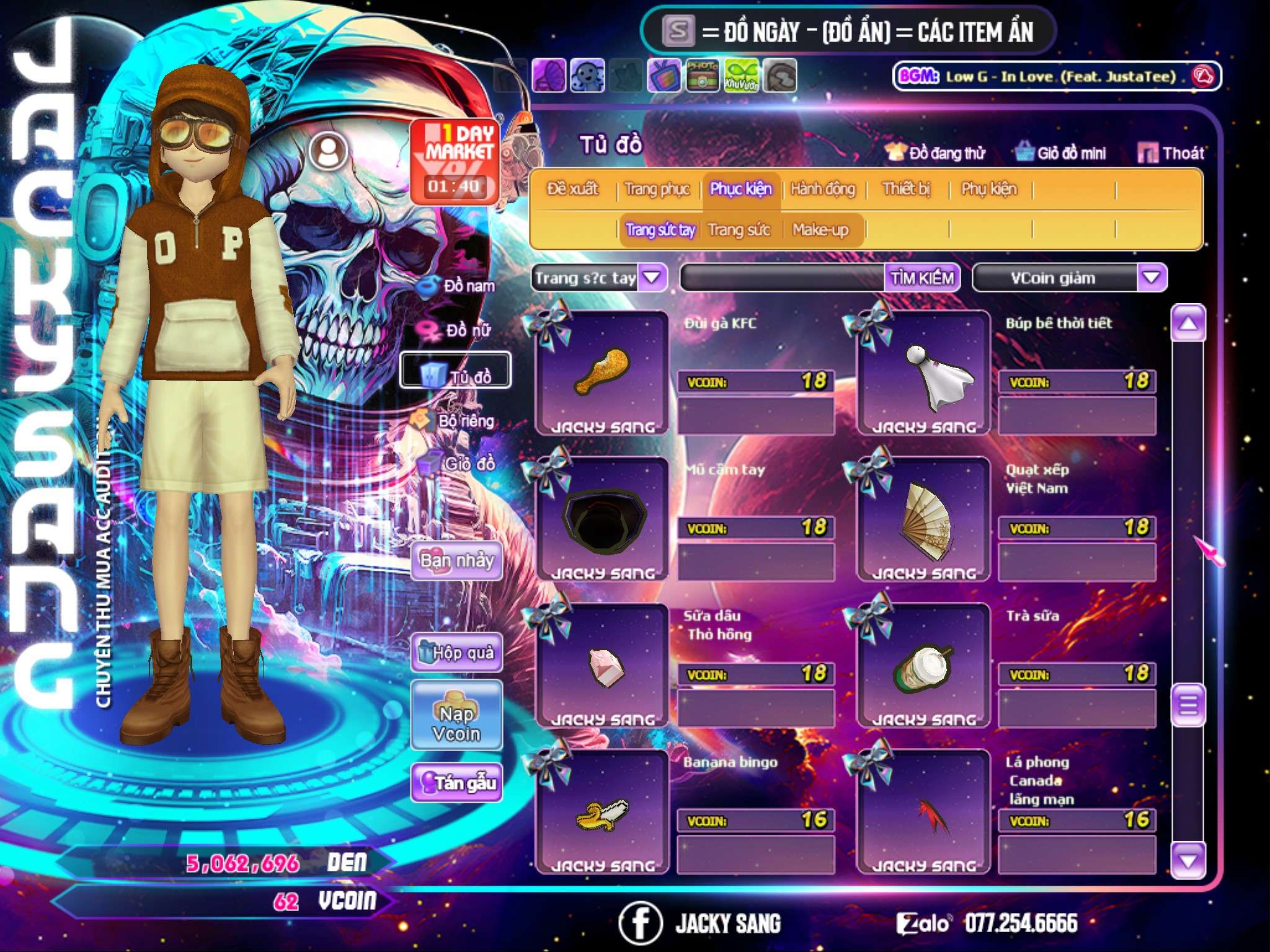Open the VCoin giảm sort dropdown
Screen dimensions: 1270x952
[x=1151, y=278]
